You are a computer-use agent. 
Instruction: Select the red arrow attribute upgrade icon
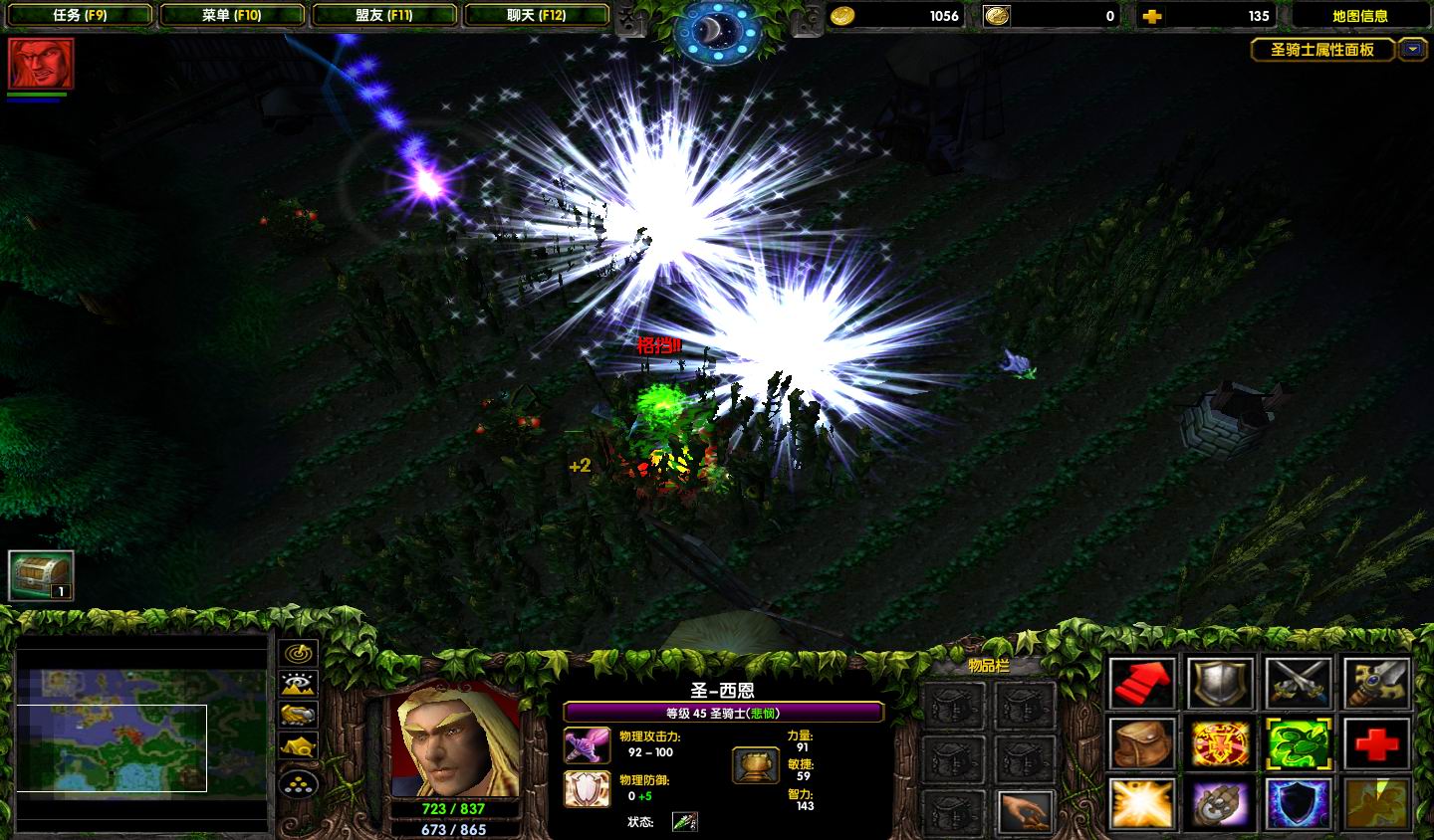tap(1142, 685)
